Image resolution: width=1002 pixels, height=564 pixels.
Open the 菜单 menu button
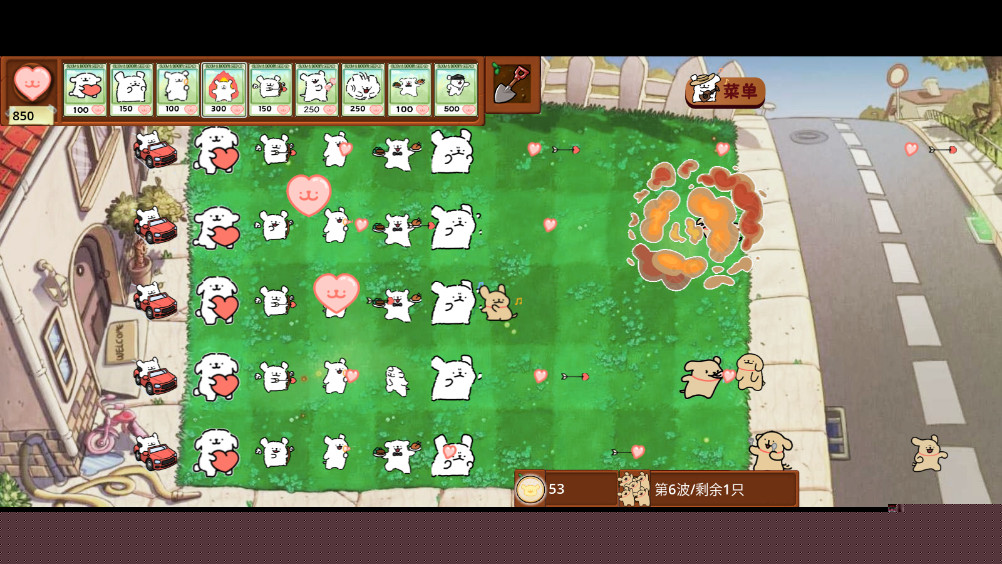[726, 91]
